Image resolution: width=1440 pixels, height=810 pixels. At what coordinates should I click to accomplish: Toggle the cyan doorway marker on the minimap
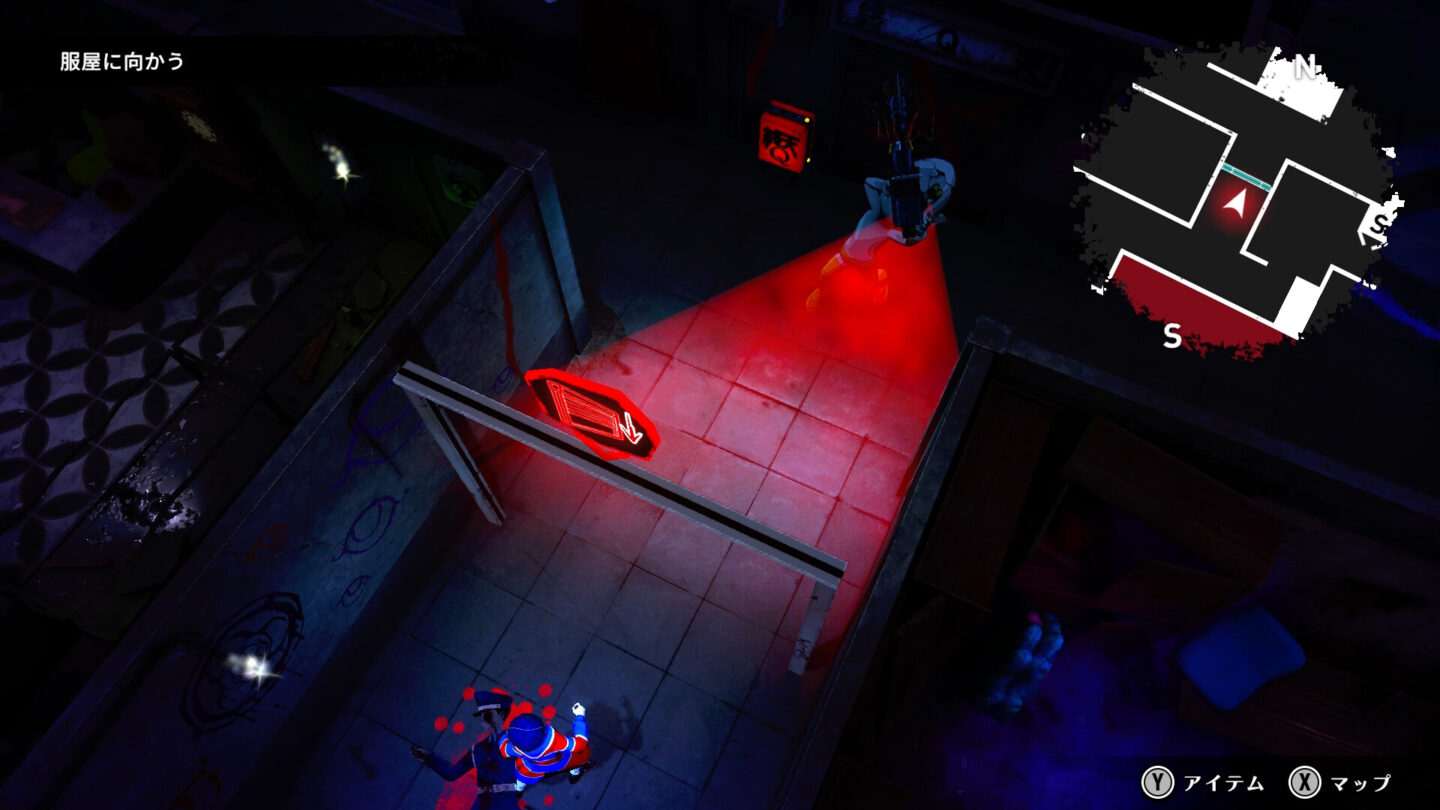pos(1246,176)
